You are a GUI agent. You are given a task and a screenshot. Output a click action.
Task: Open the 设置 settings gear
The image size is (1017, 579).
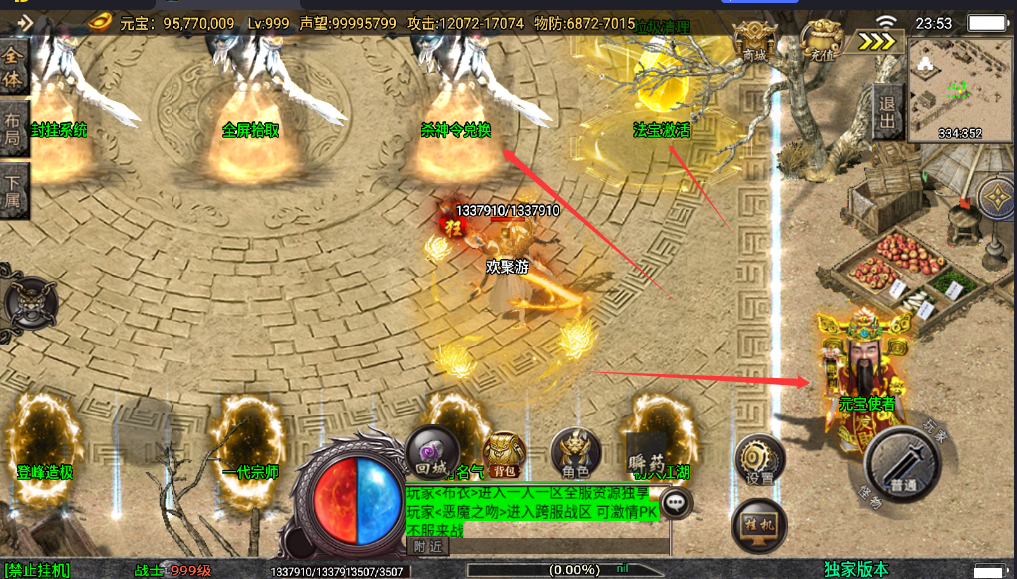pyautogui.click(x=759, y=461)
